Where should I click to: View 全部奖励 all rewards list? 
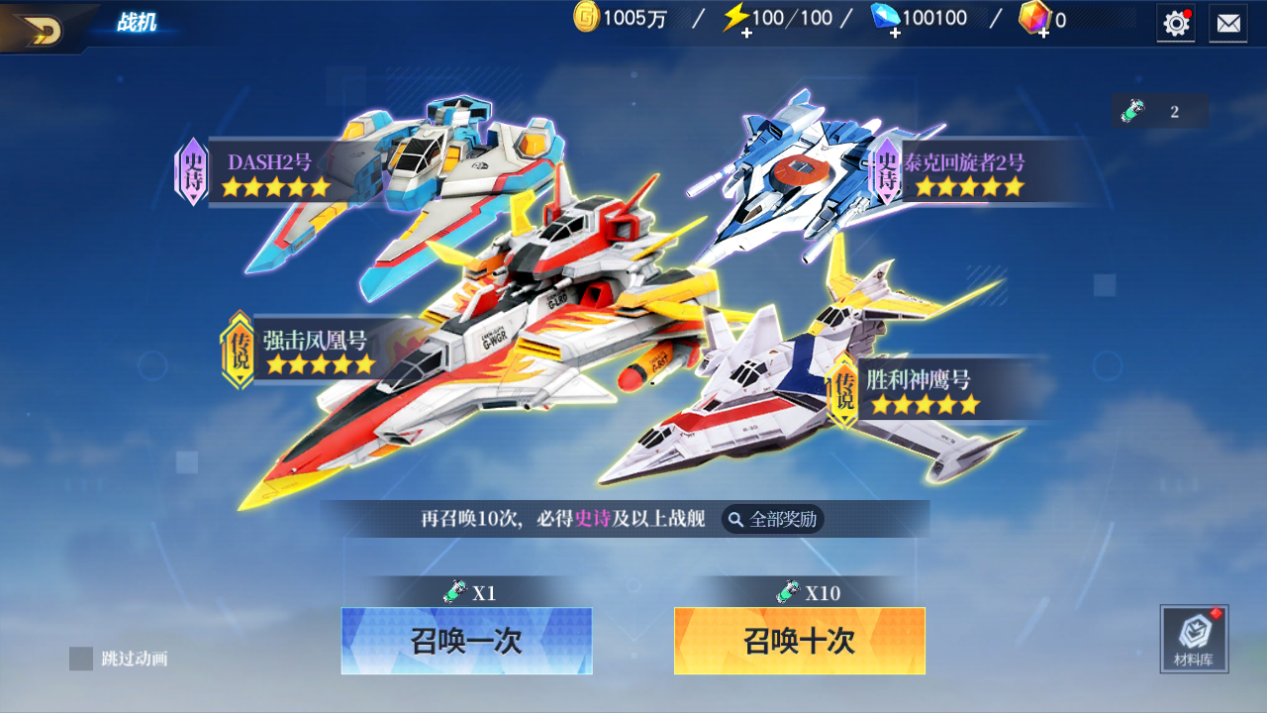click(773, 519)
